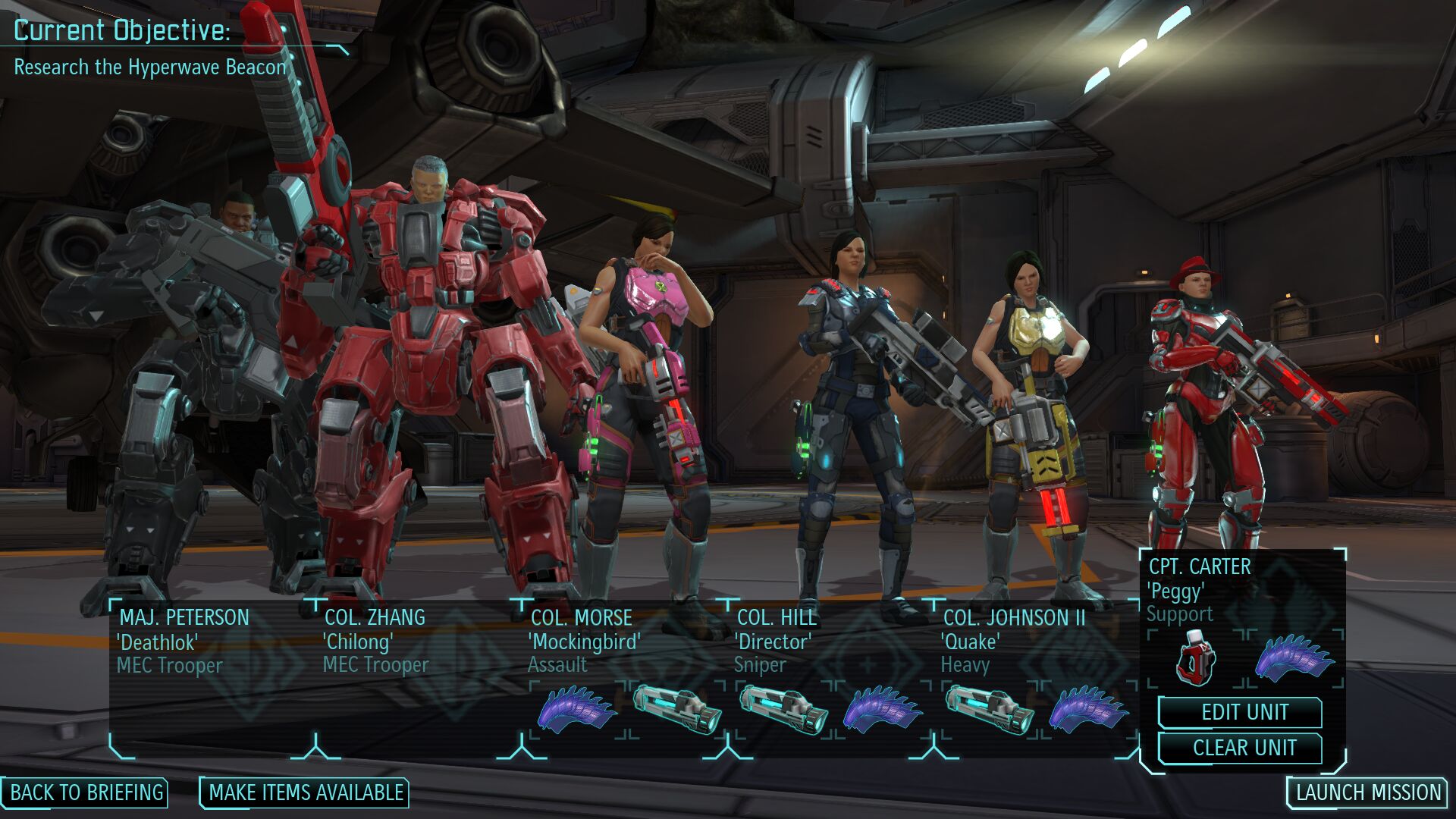Clear the selected unit
Screen dimensions: 1456x819
coord(1243,748)
